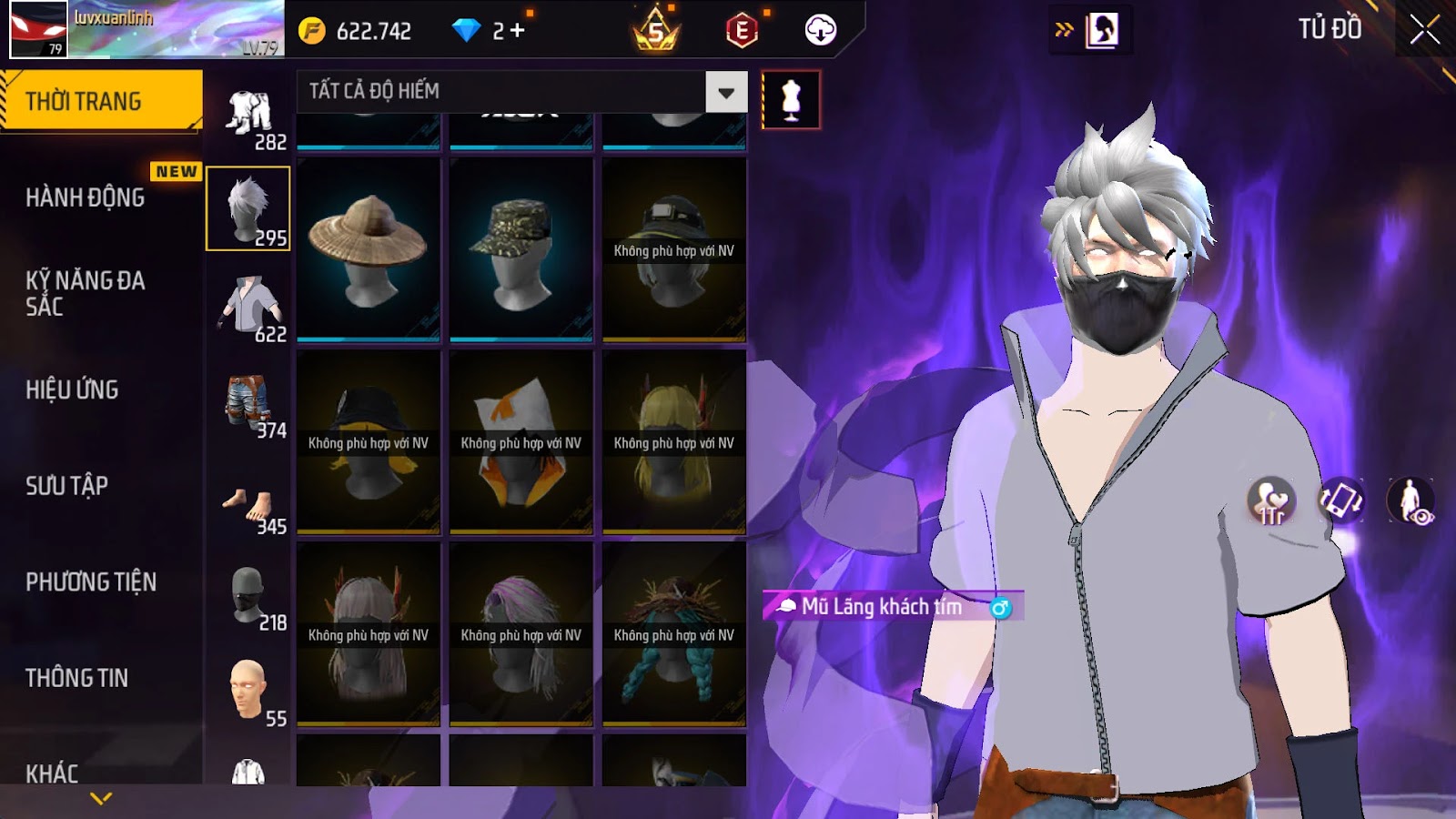The height and width of the screenshot is (819, 1456).
Task: Open the face category showing 55
Action: (x=249, y=692)
